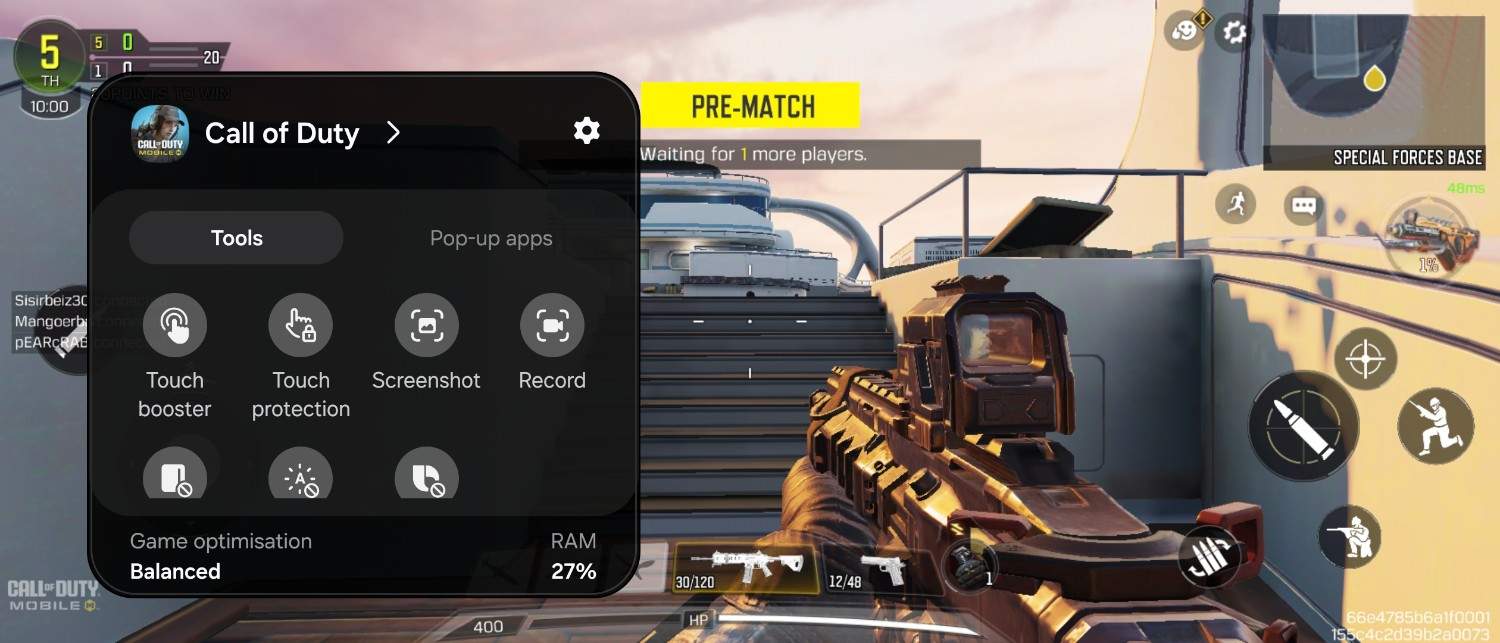This screenshot has width=1500, height=643.
Task: Toggle the sprint running man icon
Action: [1237, 205]
